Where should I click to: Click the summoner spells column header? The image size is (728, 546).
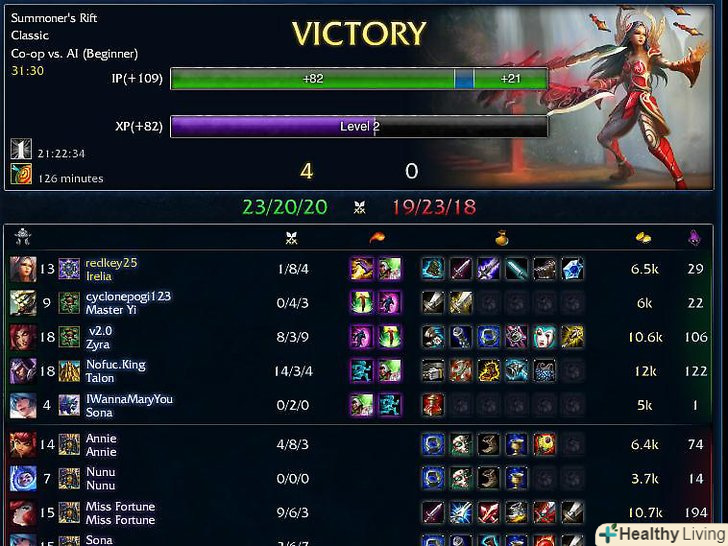point(376,237)
